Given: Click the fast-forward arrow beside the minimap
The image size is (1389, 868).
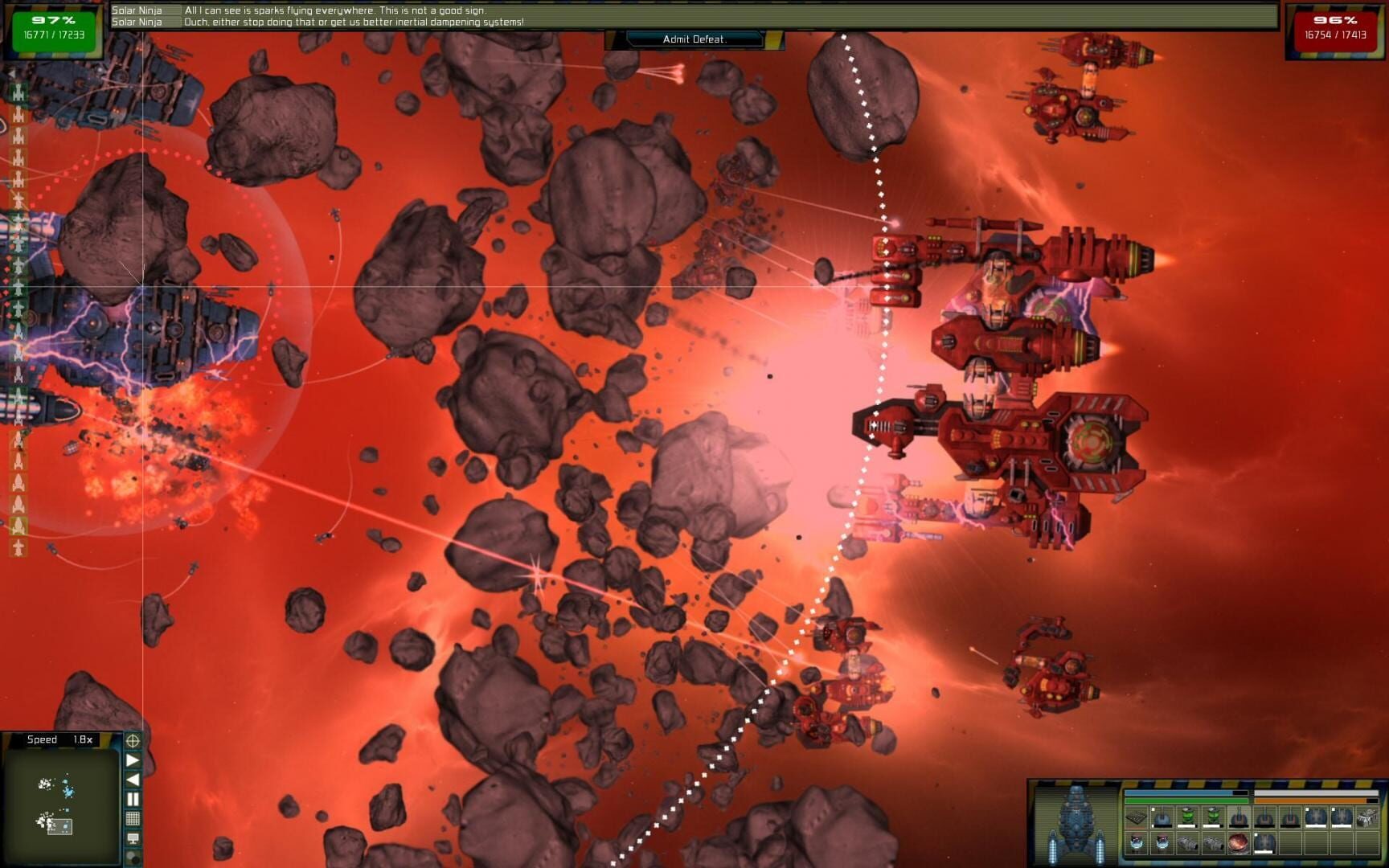Looking at the screenshot, I should [x=133, y=760].
